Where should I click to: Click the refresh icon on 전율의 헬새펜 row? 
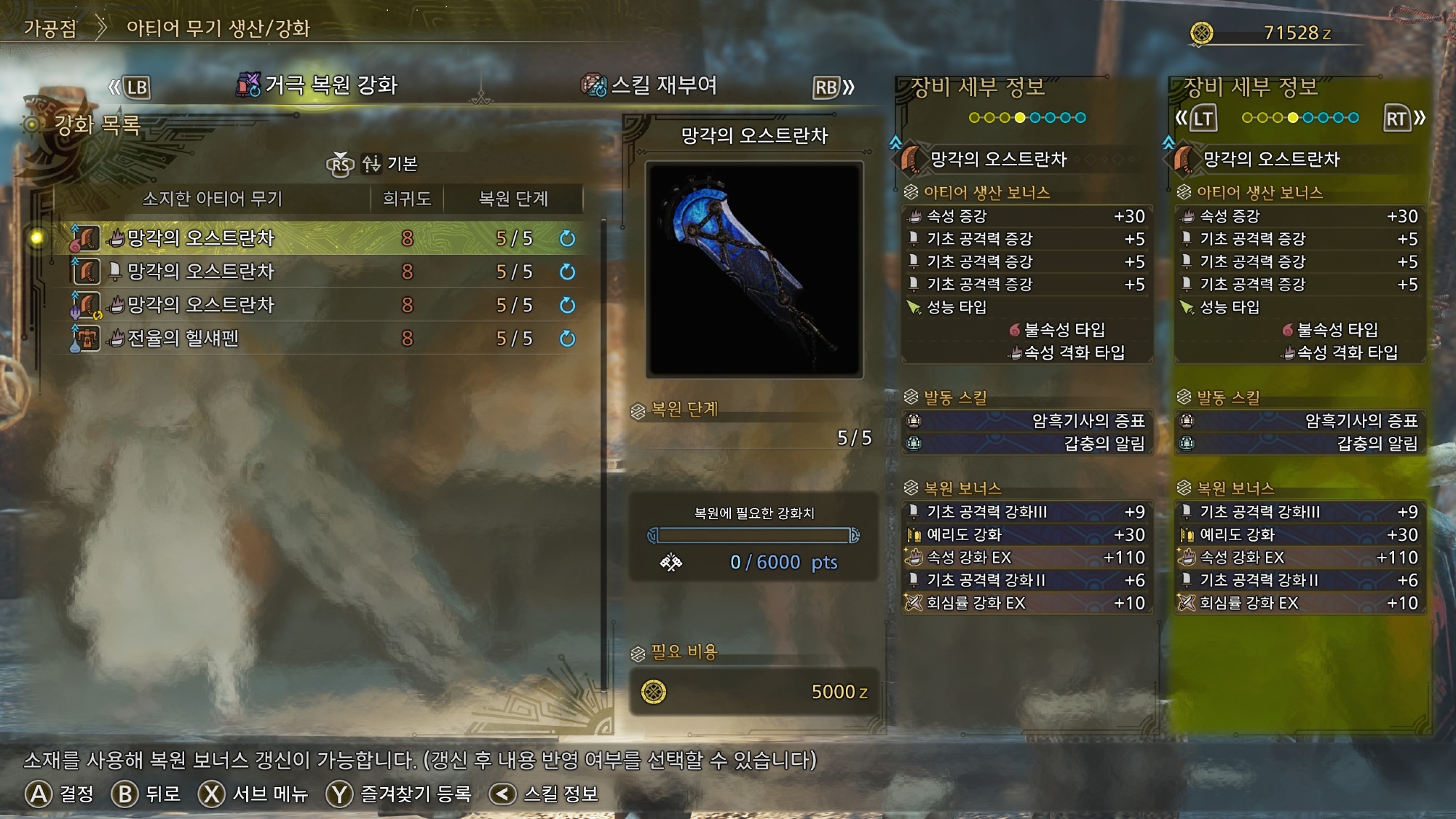tap(567, 339)
